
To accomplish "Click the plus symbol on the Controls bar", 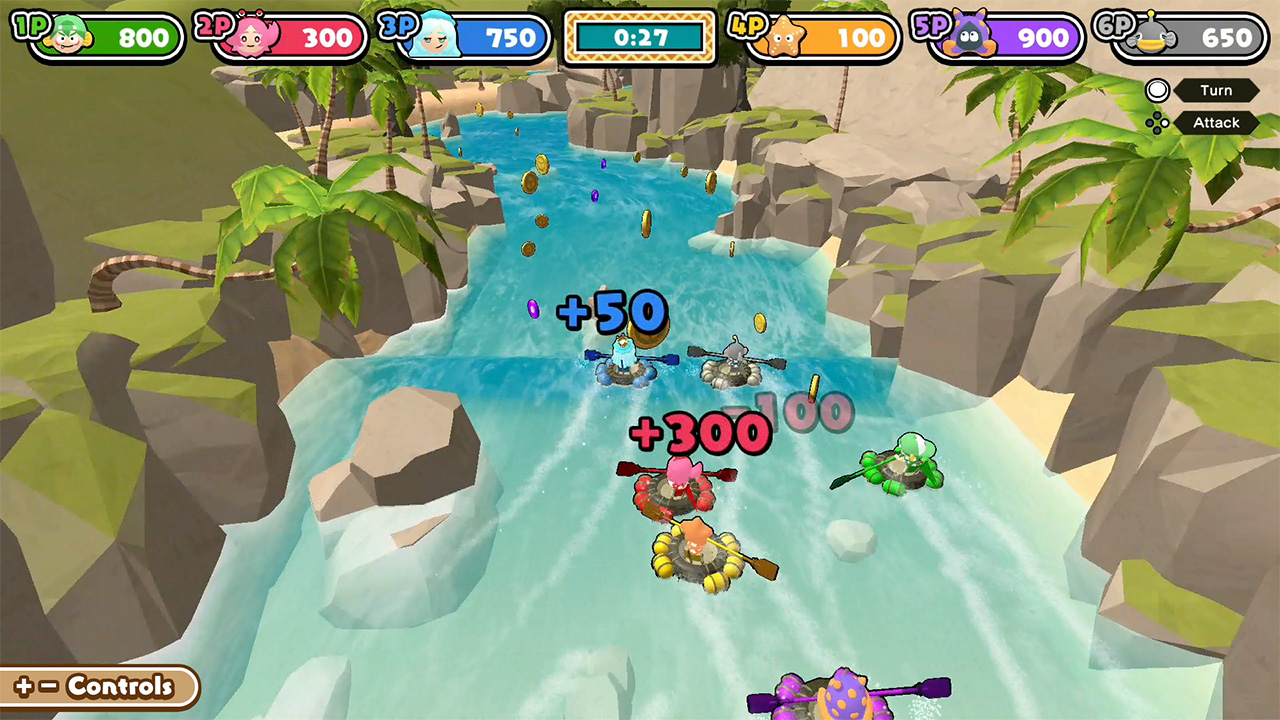I will click(x=23, y=685).
